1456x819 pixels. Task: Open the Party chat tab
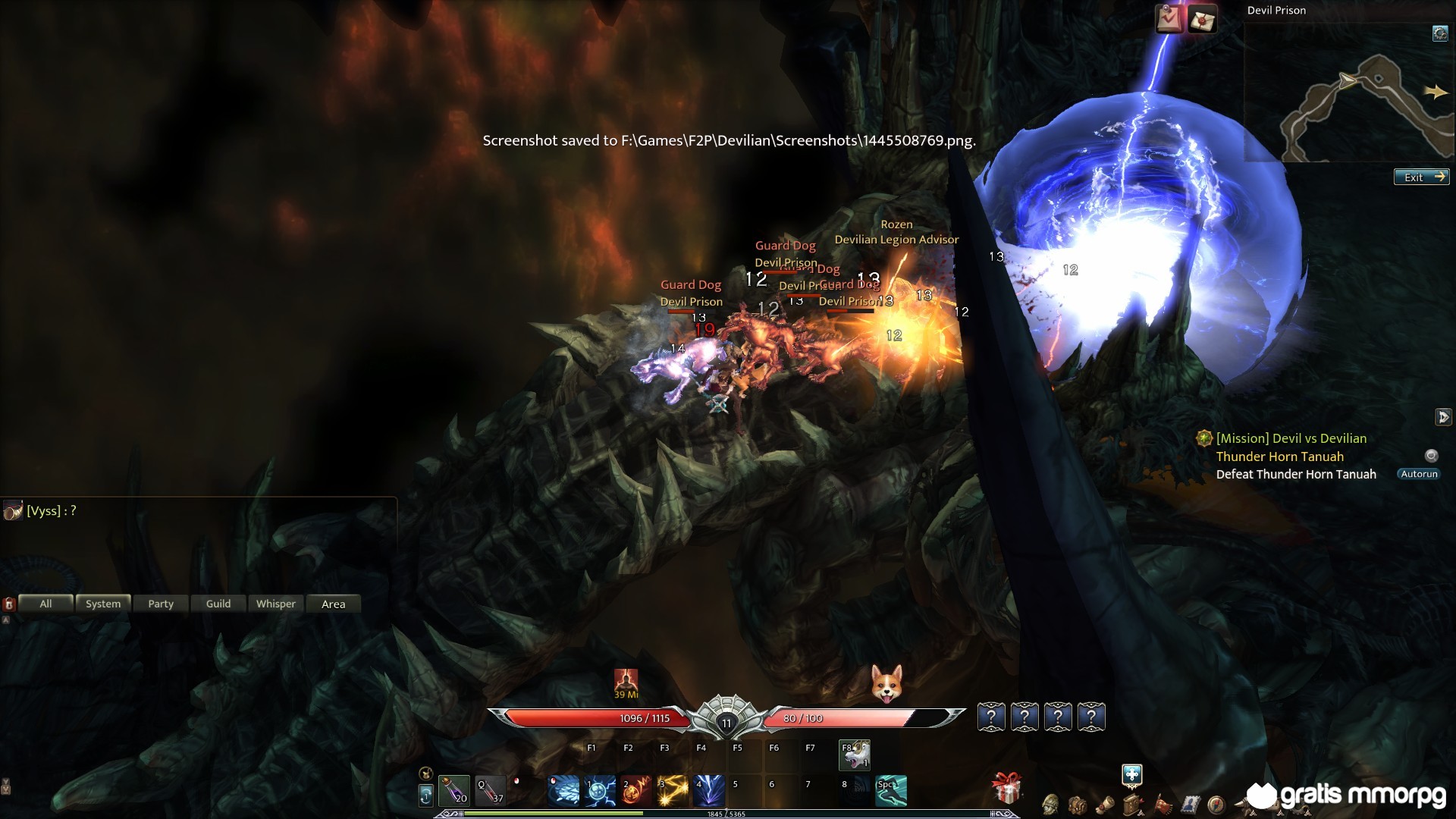[x=161, y=604]
